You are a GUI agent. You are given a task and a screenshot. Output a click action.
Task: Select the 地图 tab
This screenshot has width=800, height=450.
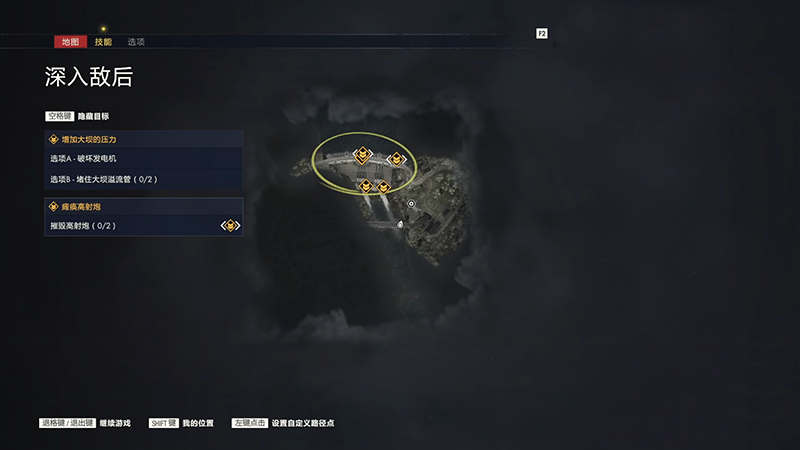click(68, 42)
